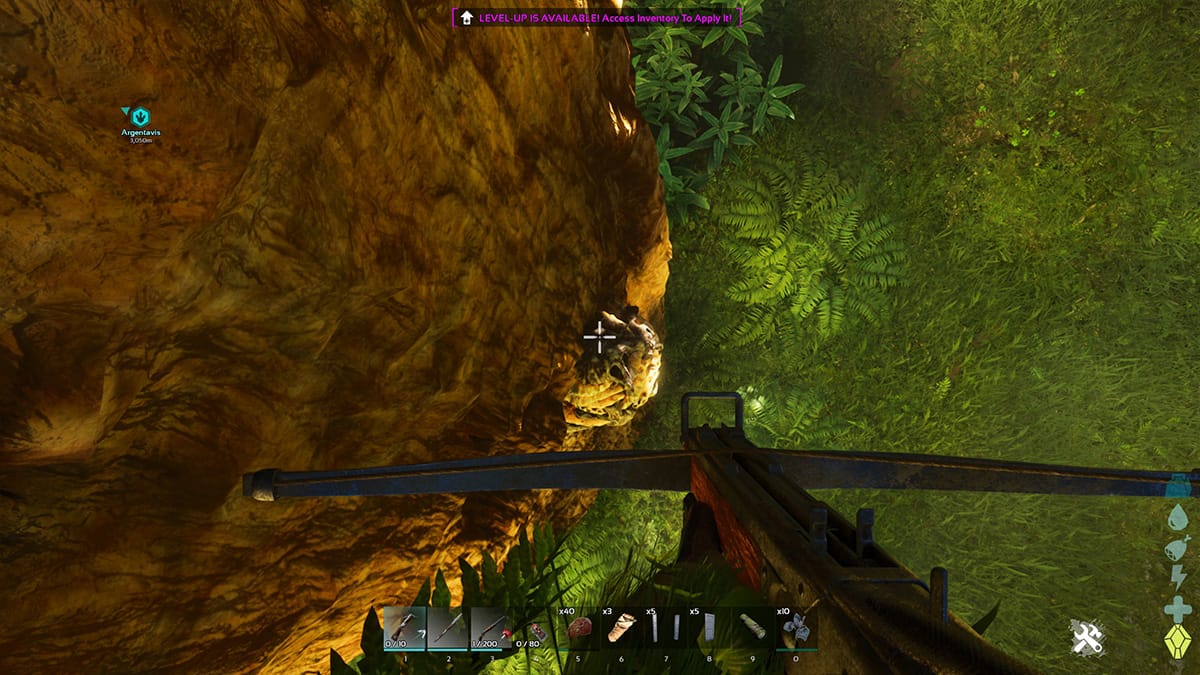Use the raw meat stack of 40
The height and width of the screenshot is (675, 1200).
coord(579,628)
